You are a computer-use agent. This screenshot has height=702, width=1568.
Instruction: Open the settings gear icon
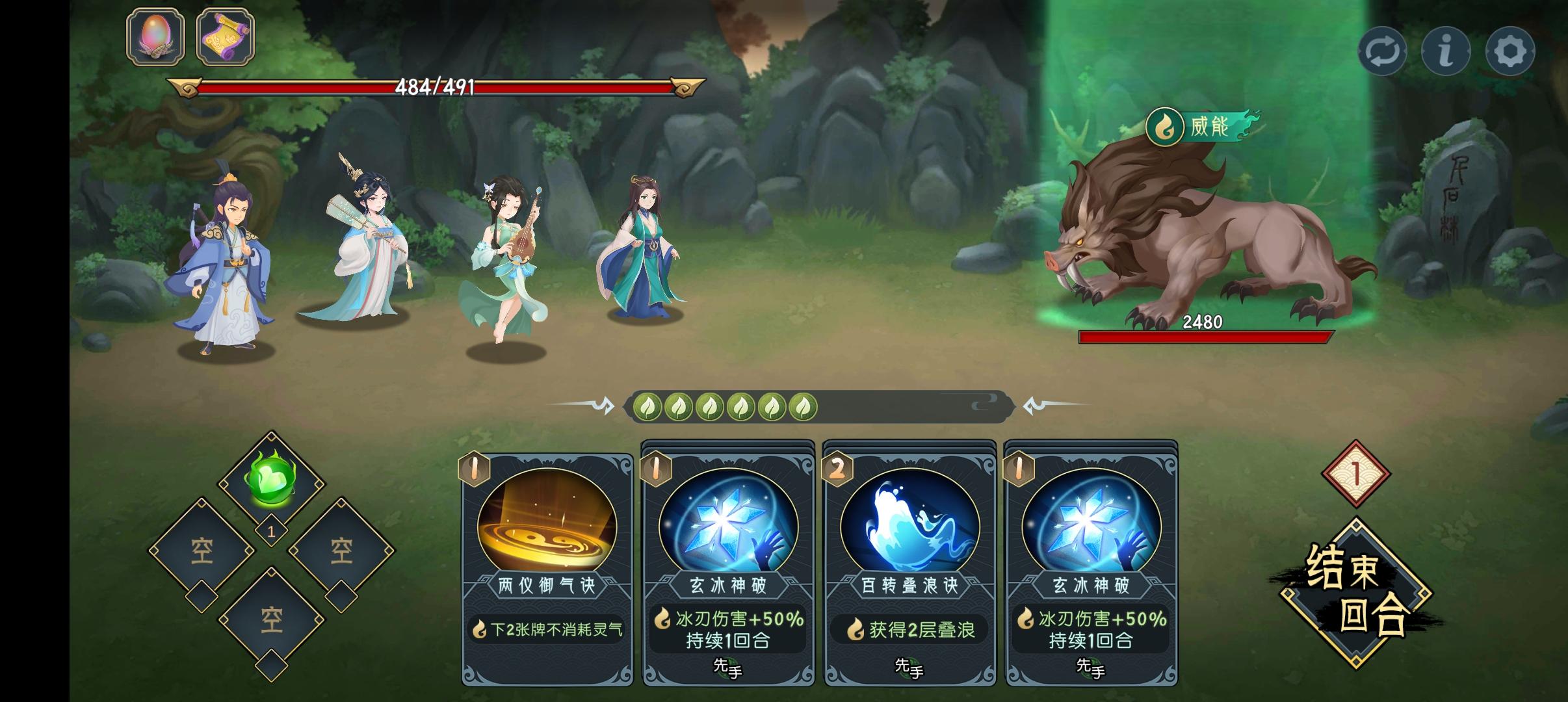coord(1509,49)
